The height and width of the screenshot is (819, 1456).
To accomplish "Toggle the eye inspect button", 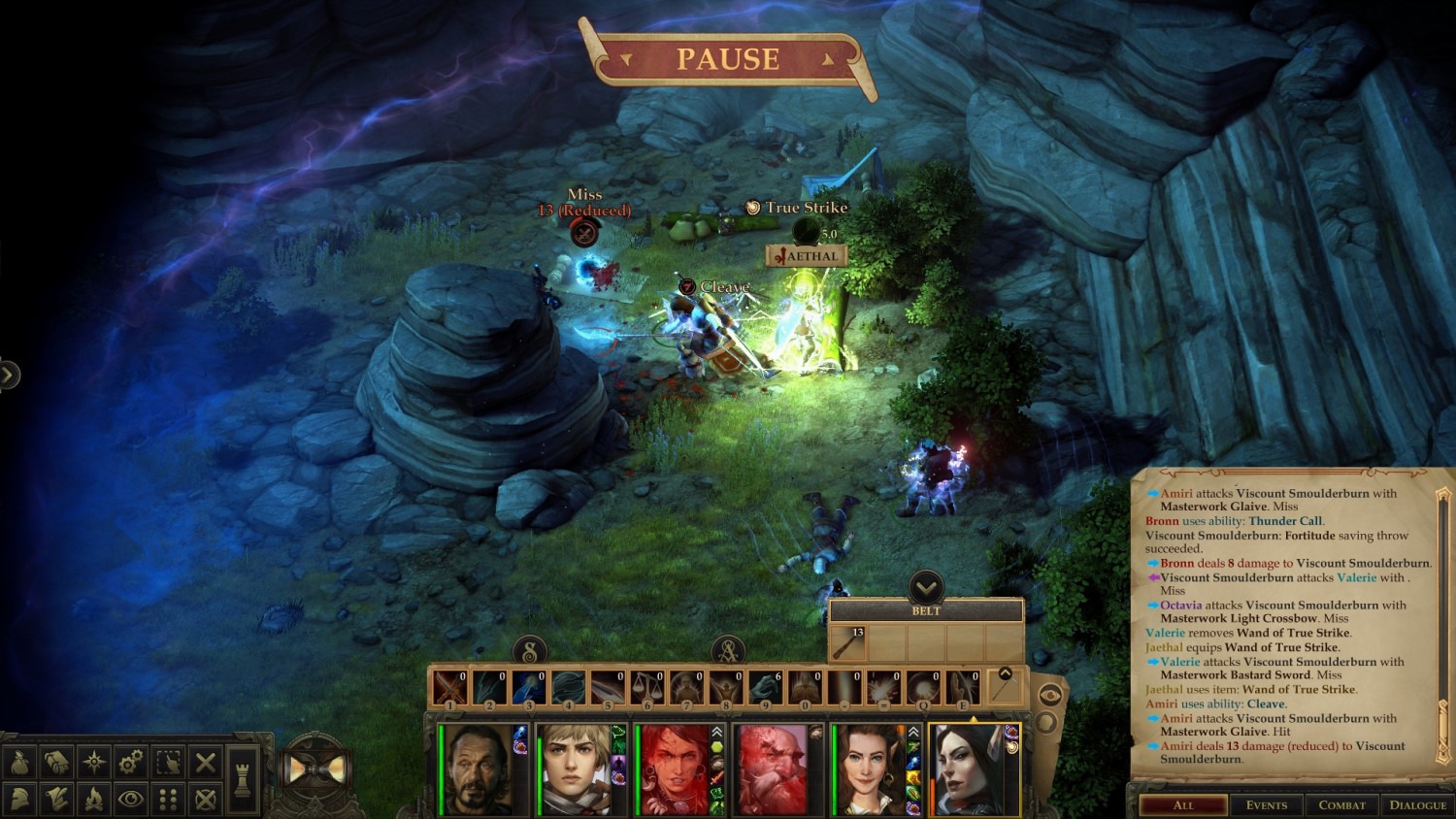I will coord(131,799).
